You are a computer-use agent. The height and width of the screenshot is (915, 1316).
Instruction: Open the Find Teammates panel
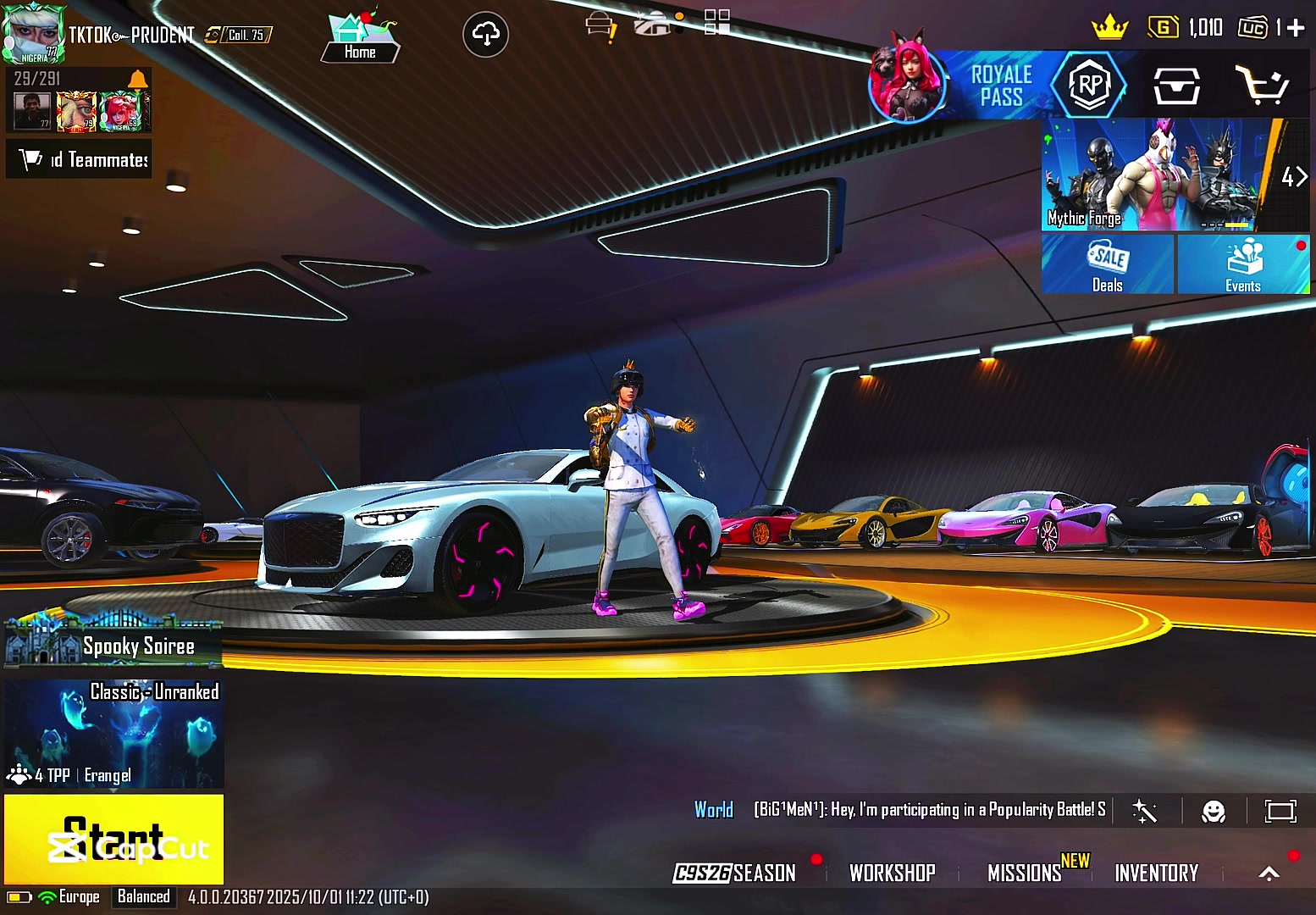[x=79, y=159]
